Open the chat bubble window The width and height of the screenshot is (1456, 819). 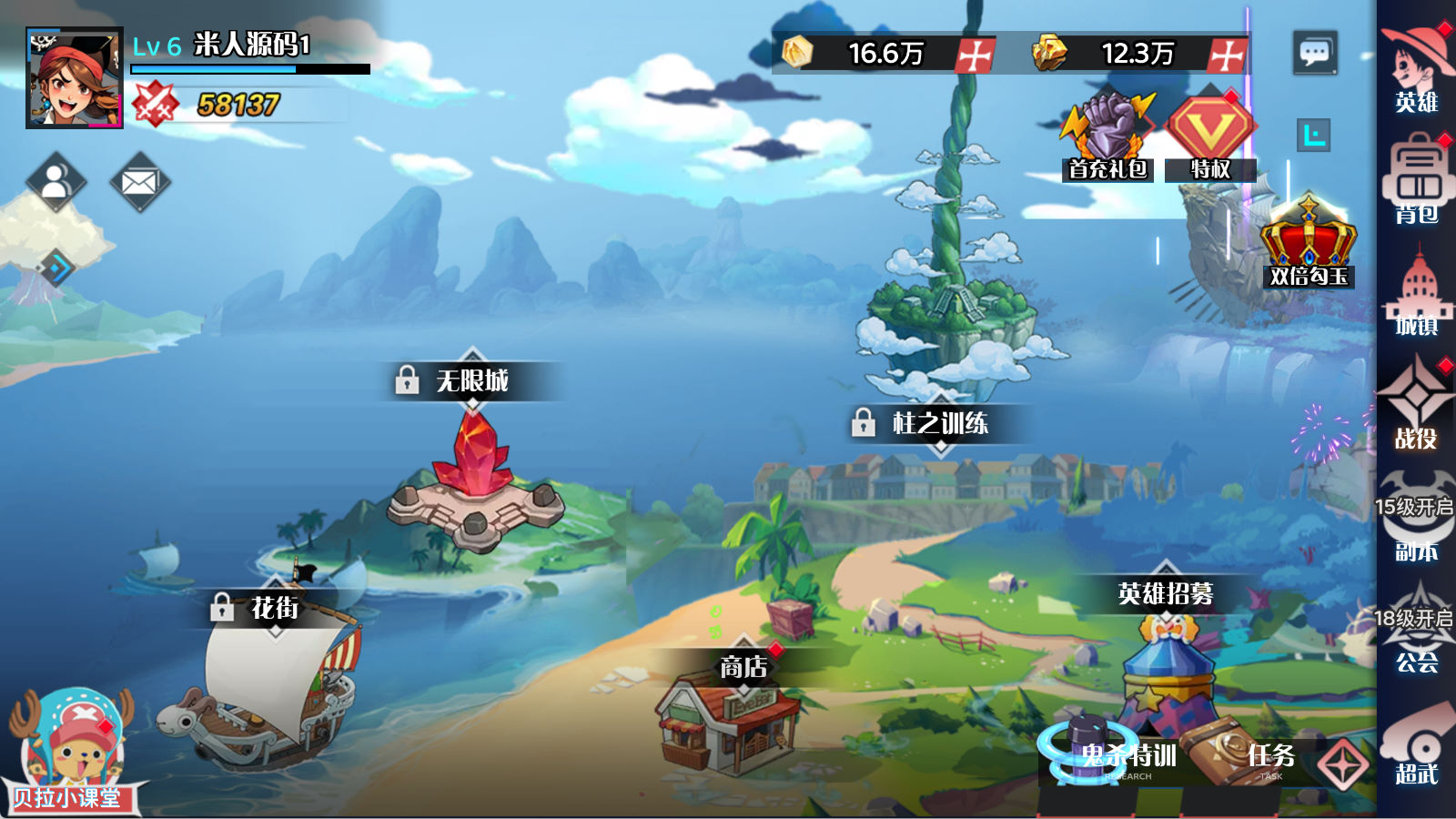pyautogui.click(x=1314, y=53)
